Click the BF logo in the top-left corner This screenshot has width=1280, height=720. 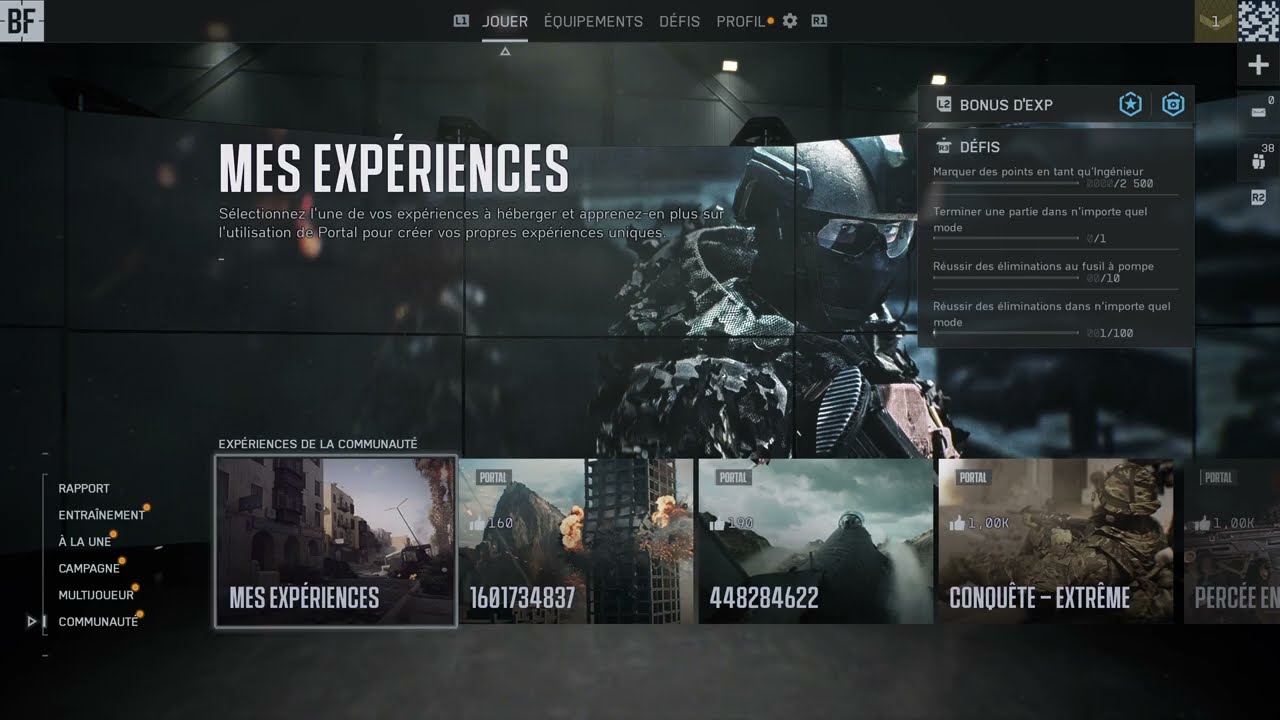[x=24, y=20]
